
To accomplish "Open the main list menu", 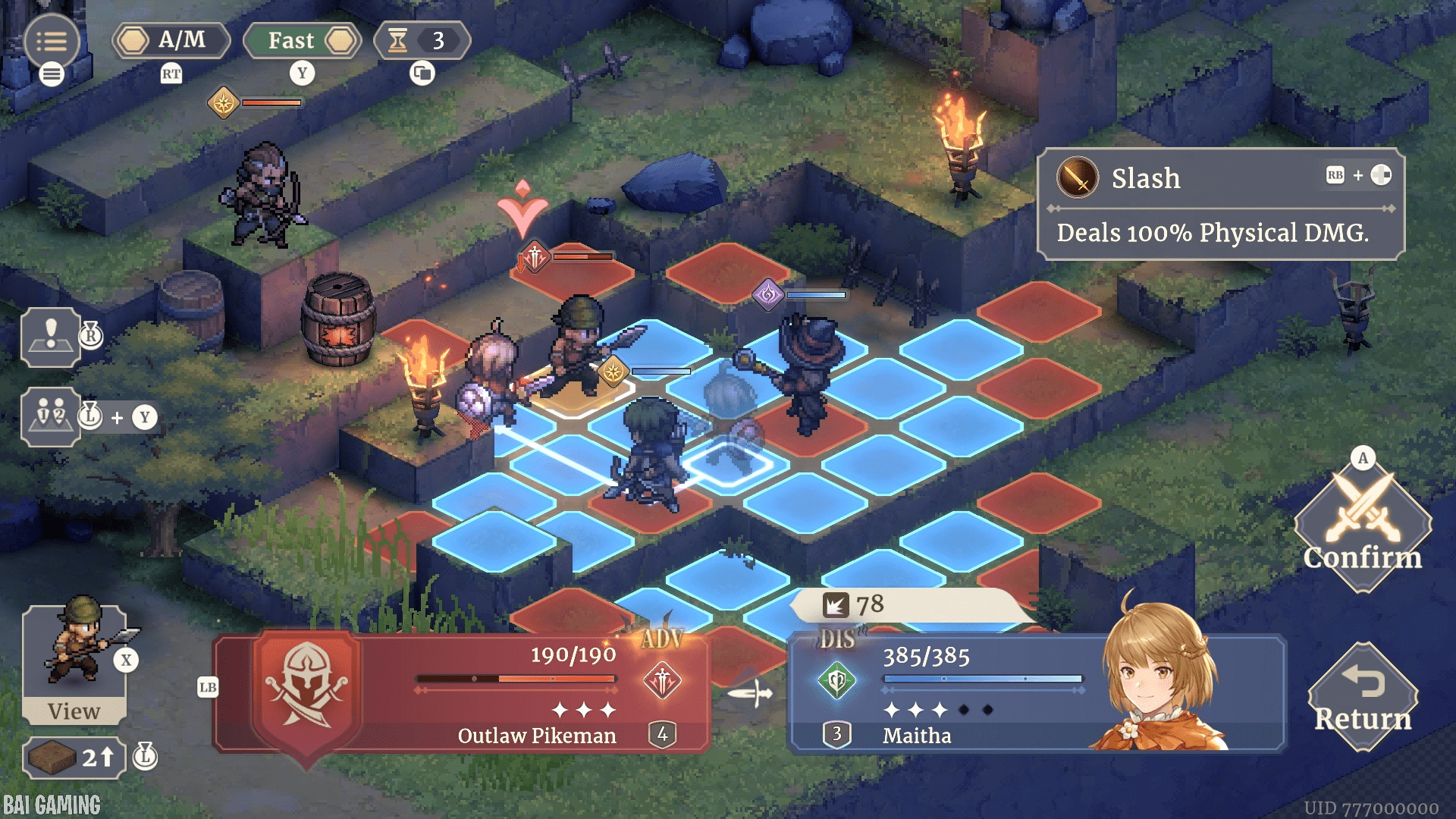I will 51,42.
